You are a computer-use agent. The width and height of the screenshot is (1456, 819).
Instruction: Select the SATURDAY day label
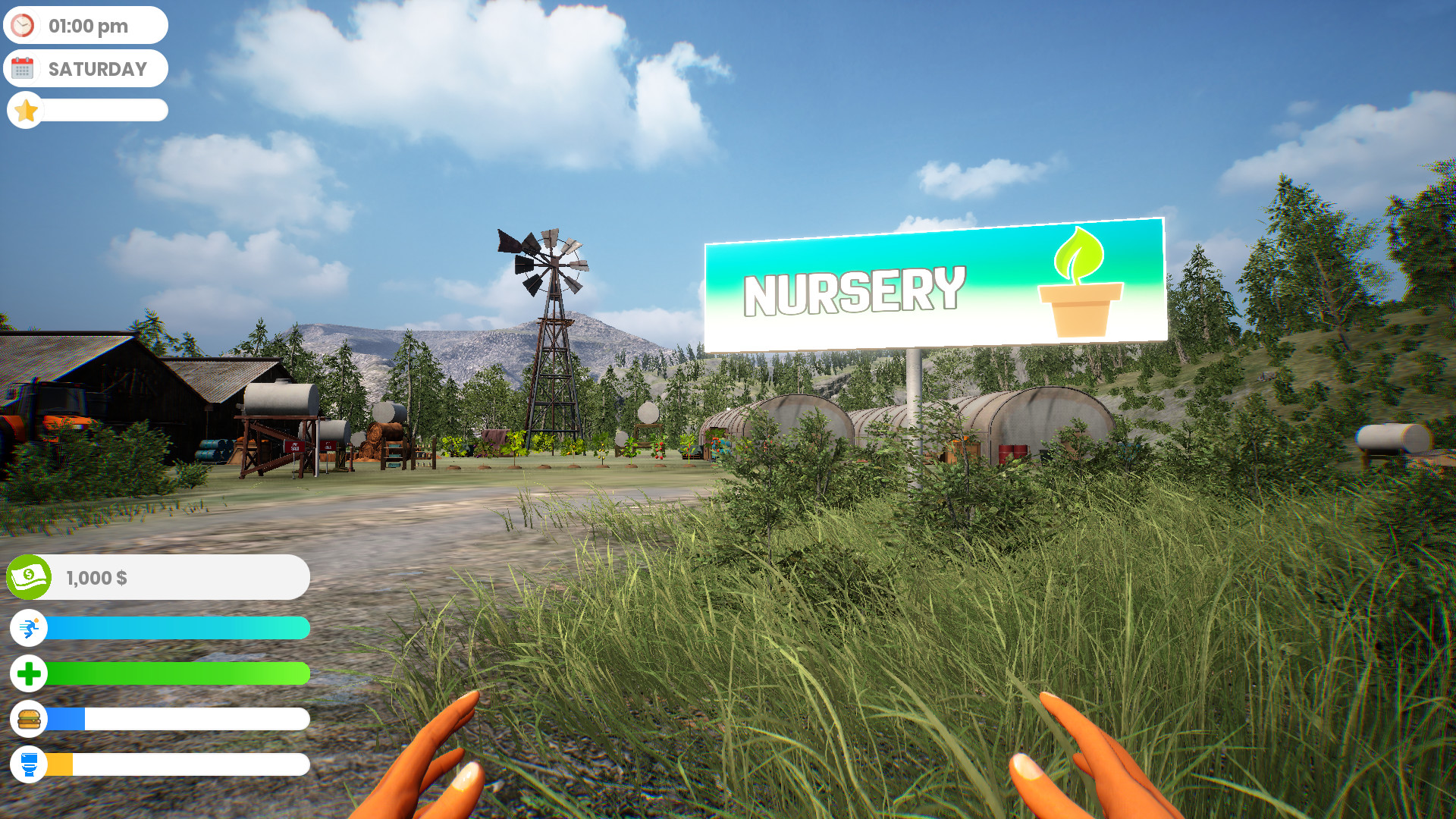point(98,68)
